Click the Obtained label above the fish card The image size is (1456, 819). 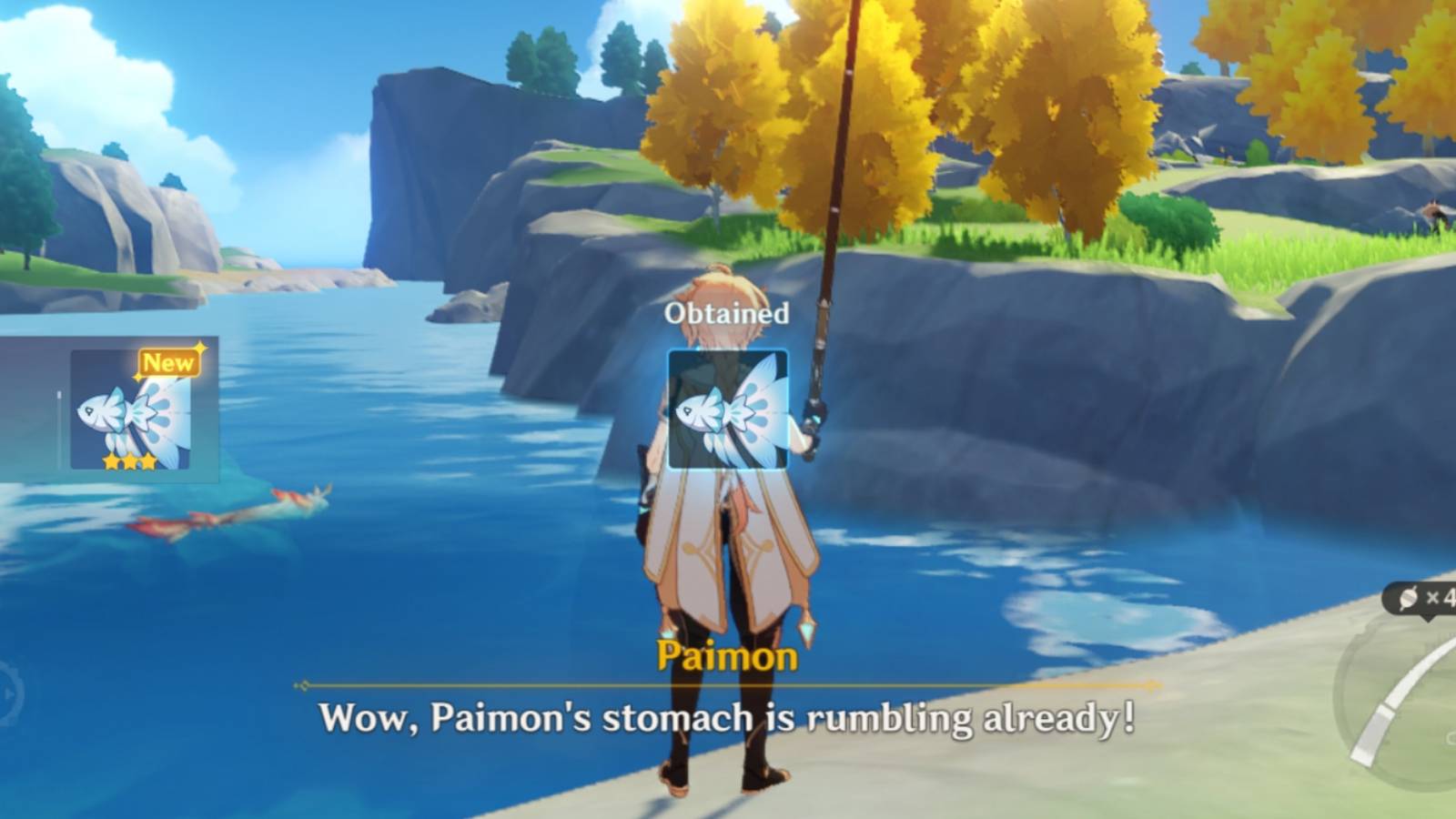pyautogui.click(x=728, y=313)
